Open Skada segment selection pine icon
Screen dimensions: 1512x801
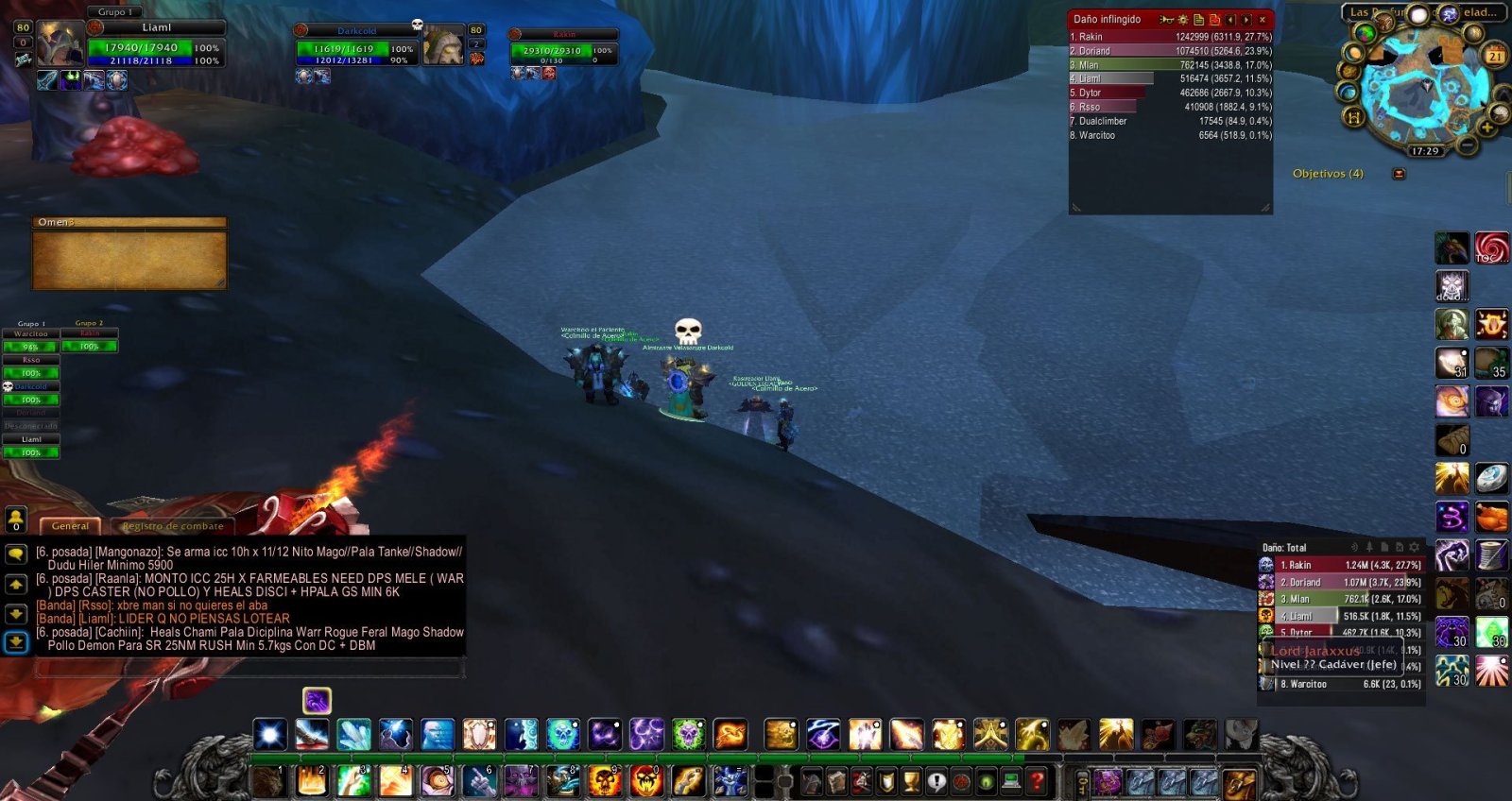click(x=1370, y=549)
